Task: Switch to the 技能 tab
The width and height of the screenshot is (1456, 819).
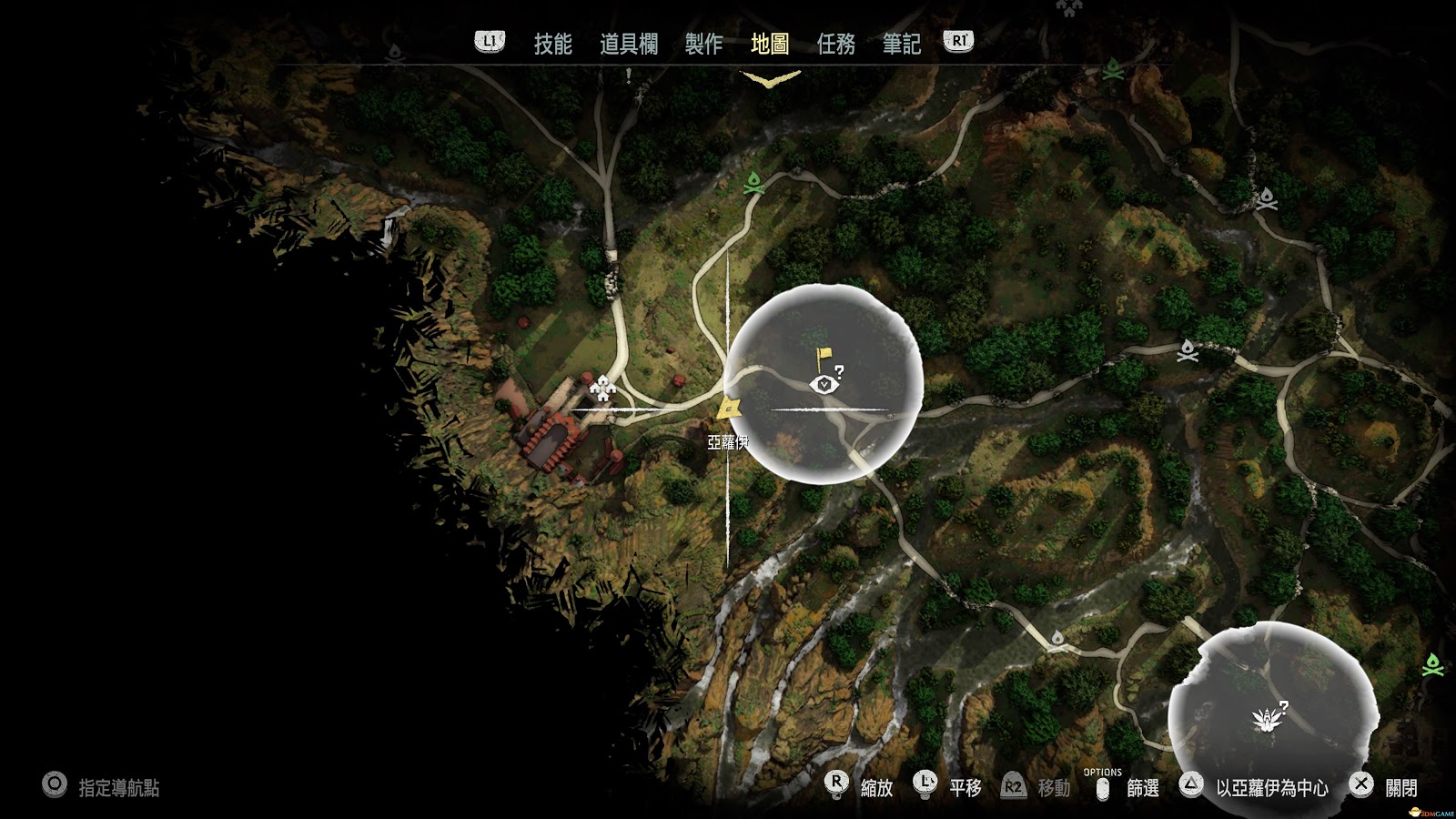Action: [x=552, y=44]
